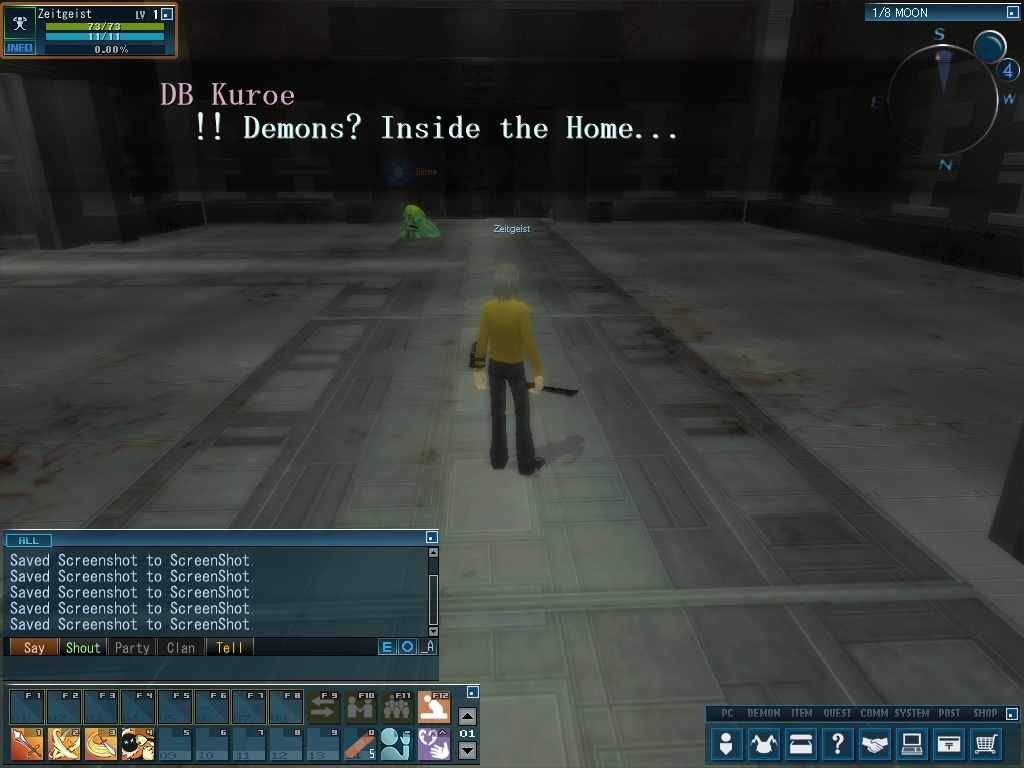Screen dimensions: 1024x768
Task: Open the PC character menu icon
Action: (x=727, y=744)
